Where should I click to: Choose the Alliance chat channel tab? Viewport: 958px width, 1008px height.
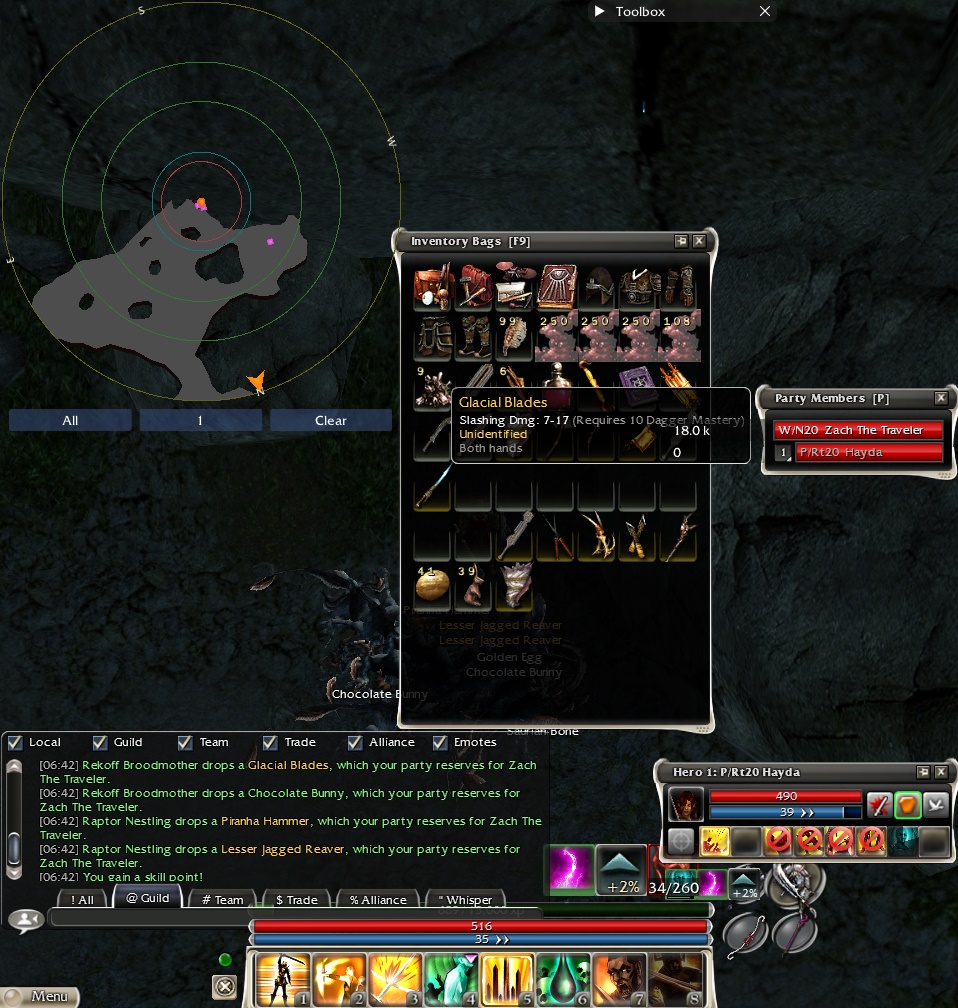point(379,899)
